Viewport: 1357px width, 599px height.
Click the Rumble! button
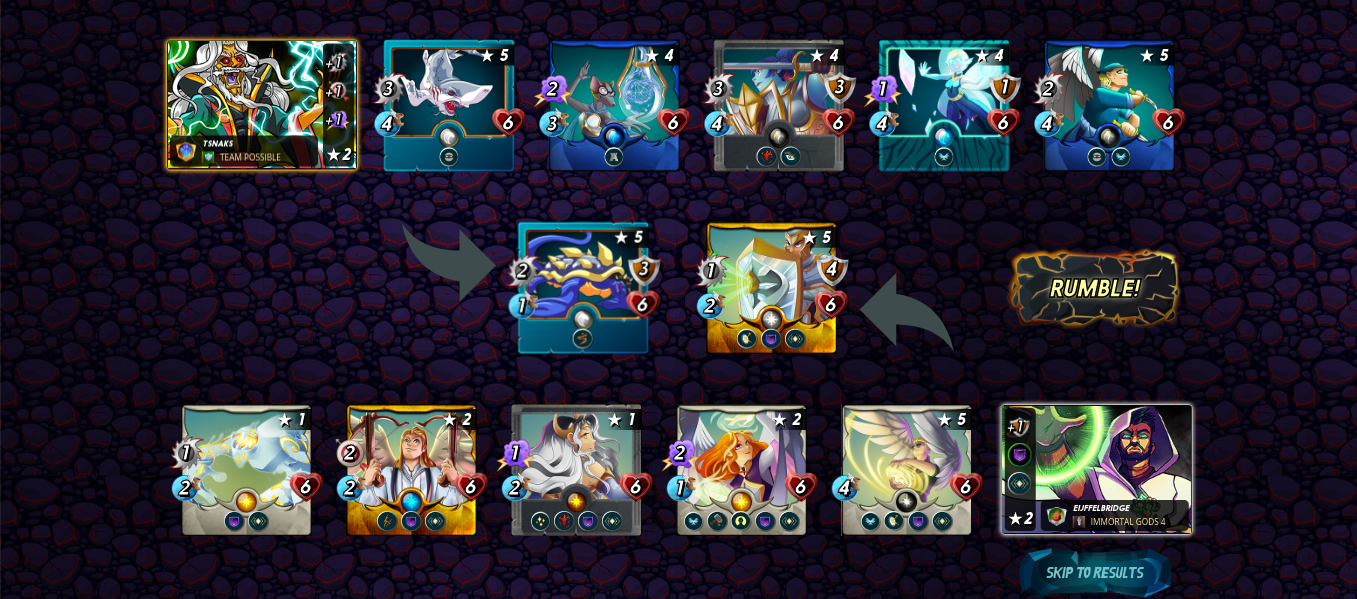(1094, 288)
